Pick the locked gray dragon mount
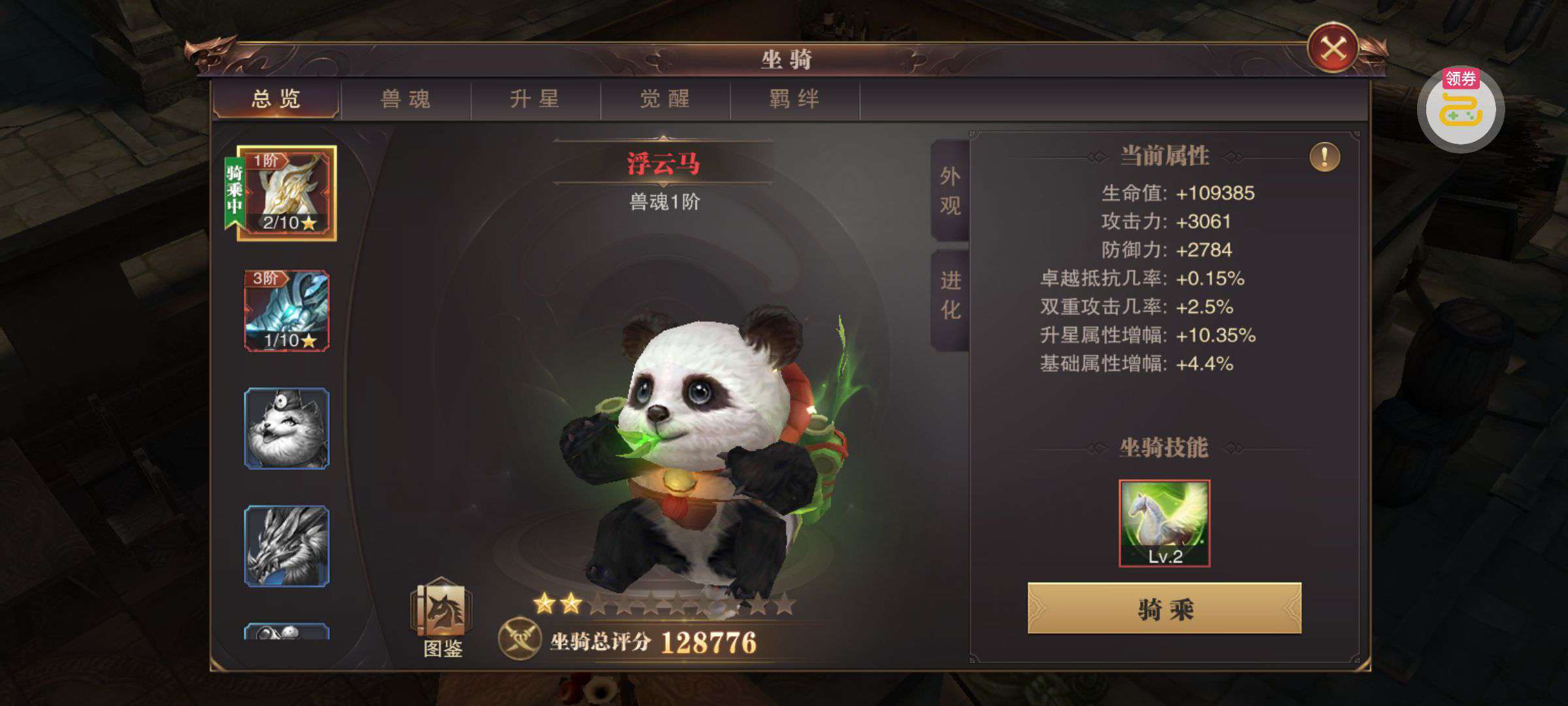1568x706 pixels. point(287,546)
